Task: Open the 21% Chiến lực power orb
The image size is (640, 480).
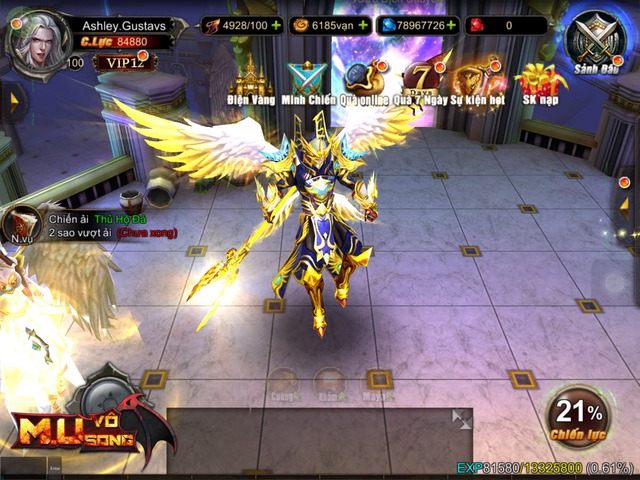Action: pos(580,417)
